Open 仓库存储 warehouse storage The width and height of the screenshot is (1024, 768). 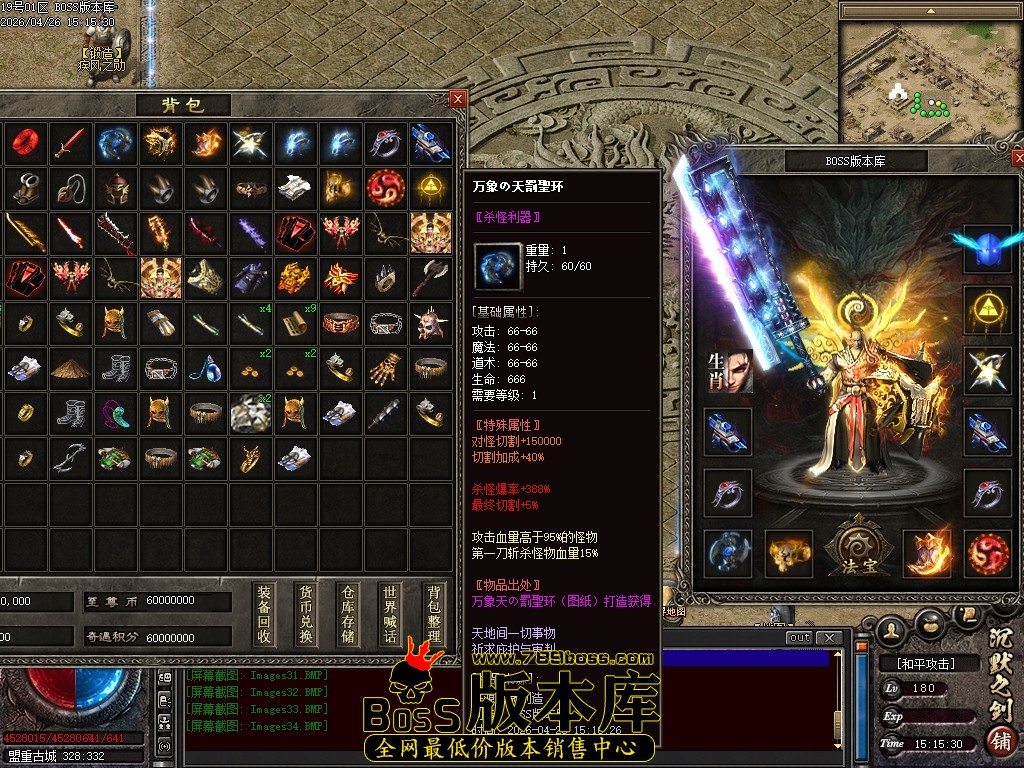point(348,614)
